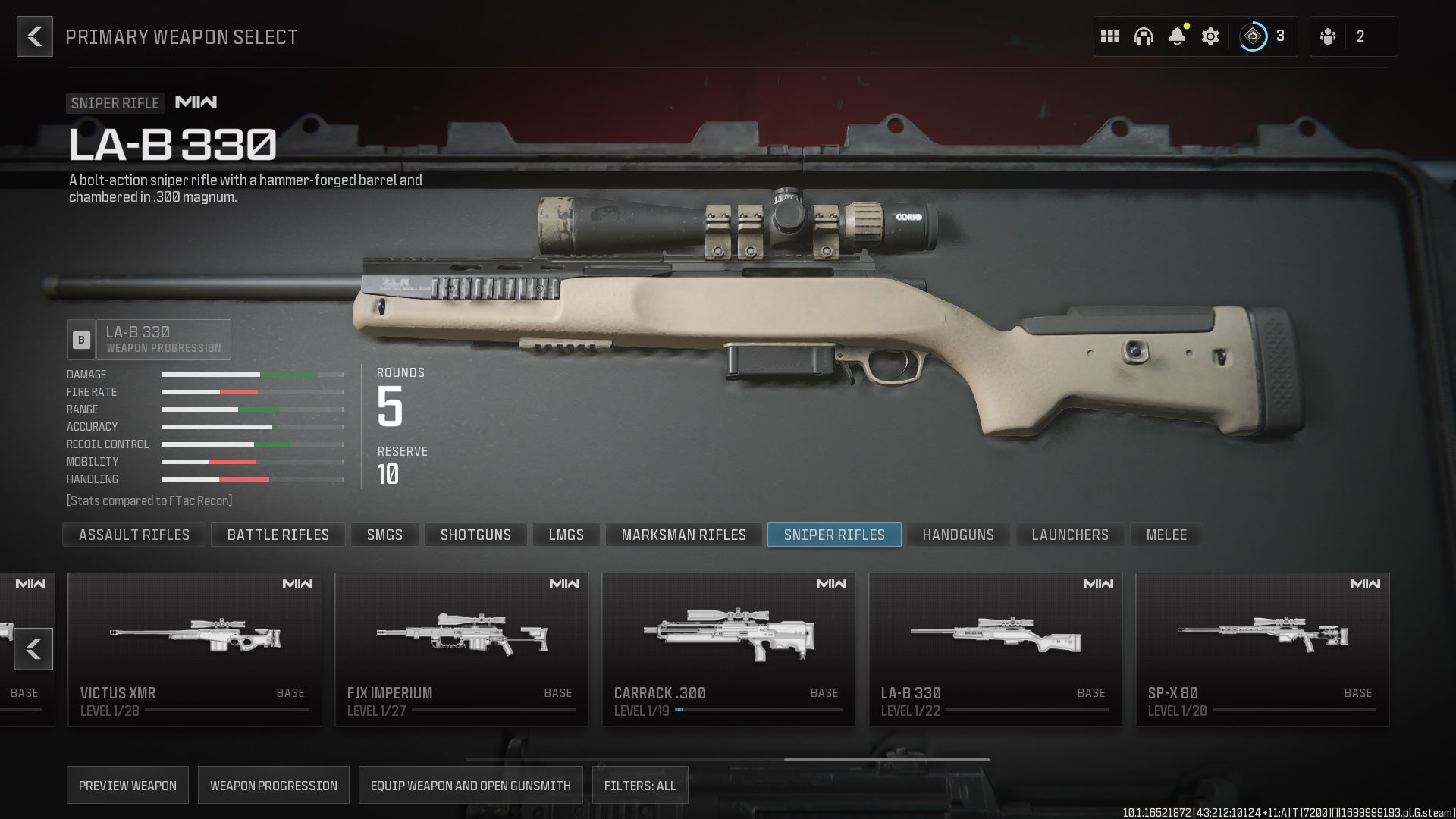
Task: Open the Channels menu grid icon
Action: point(1110,36)
